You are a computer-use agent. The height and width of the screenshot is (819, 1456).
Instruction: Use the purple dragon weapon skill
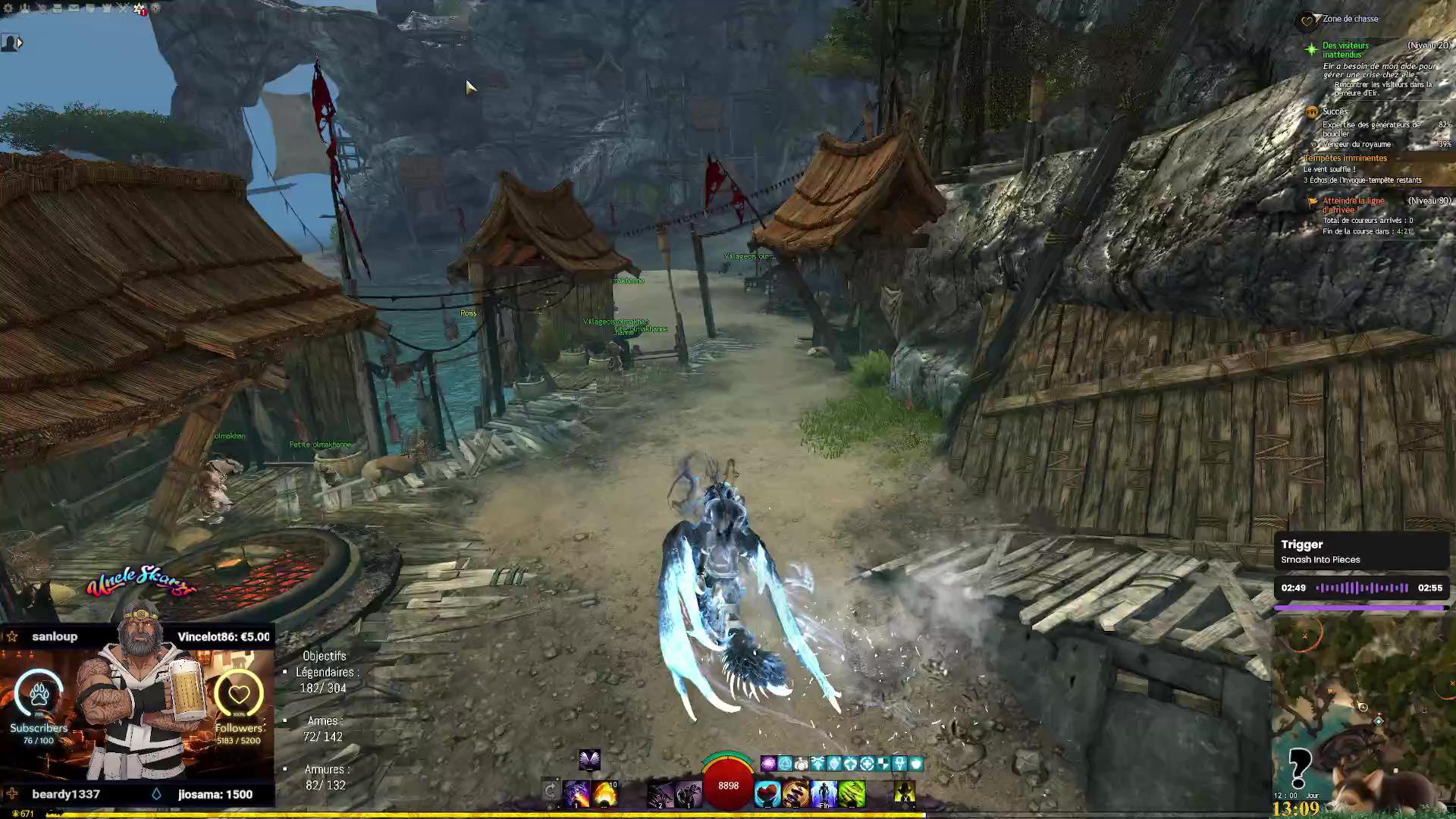pyautogui.click(x=576, y=794)
